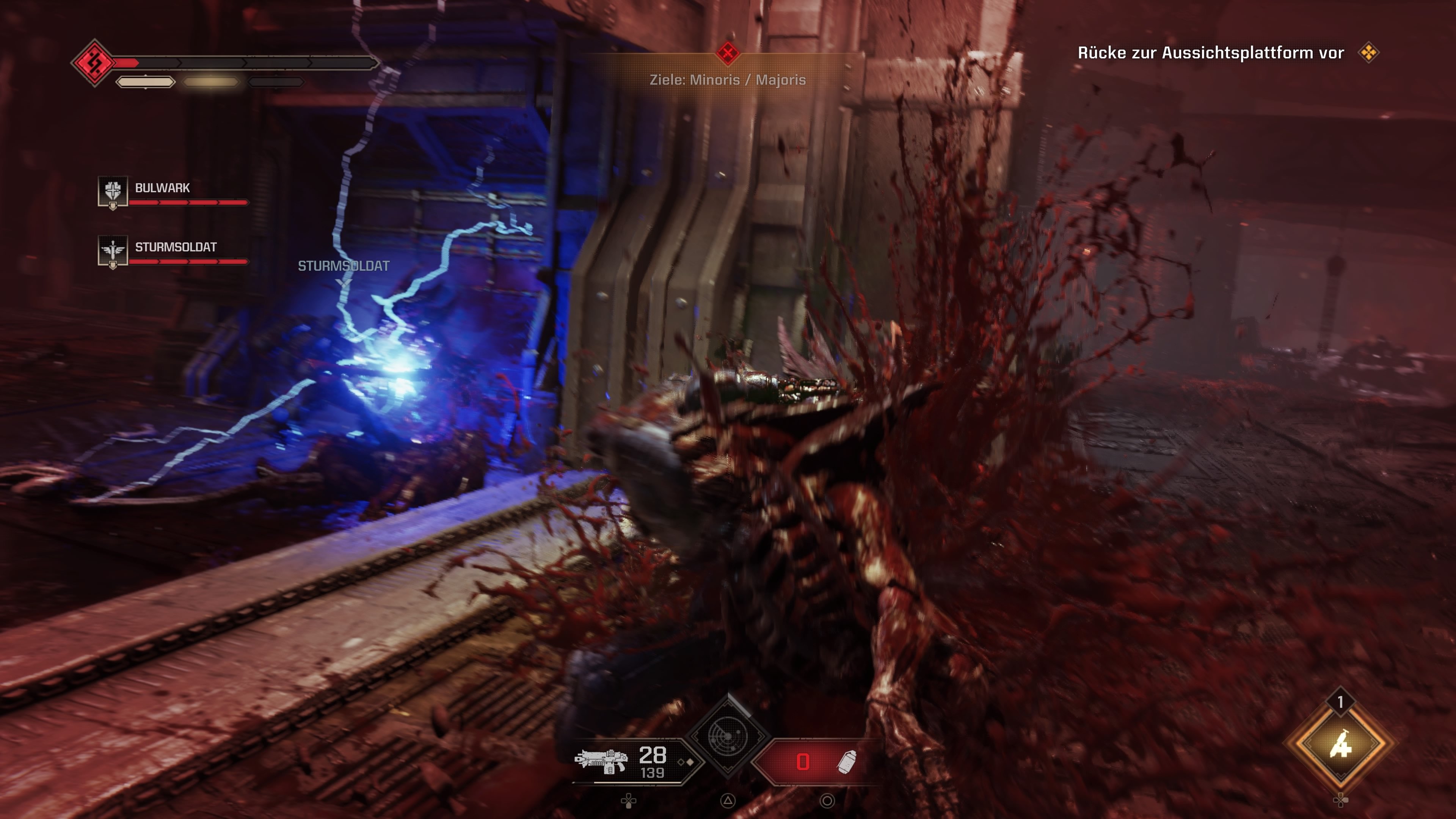Select the Bulwark squad member portrait
Screen dimensions: 1456x819
click(x=113, y=191)
